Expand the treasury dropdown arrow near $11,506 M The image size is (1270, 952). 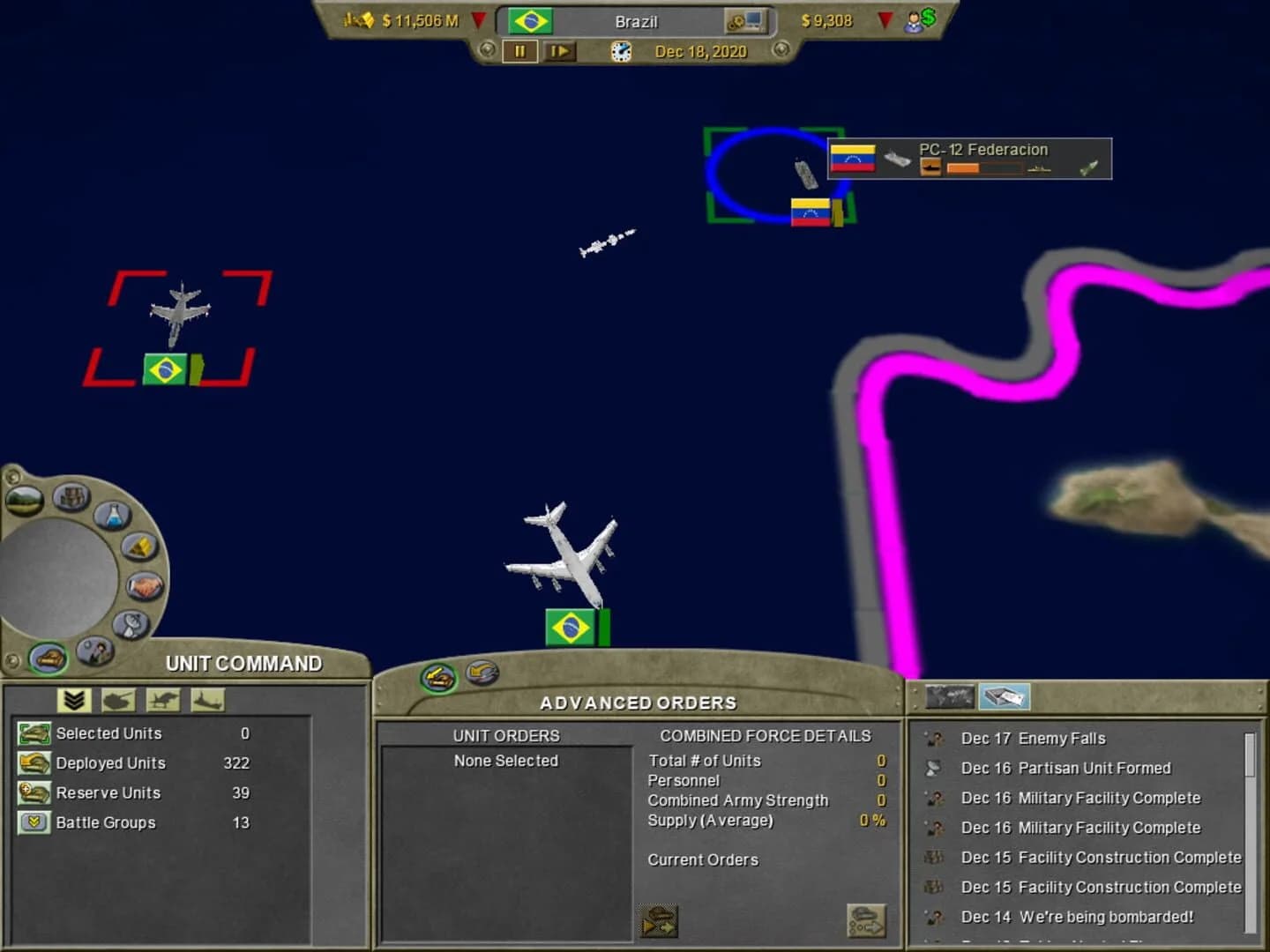pos(477,20)
